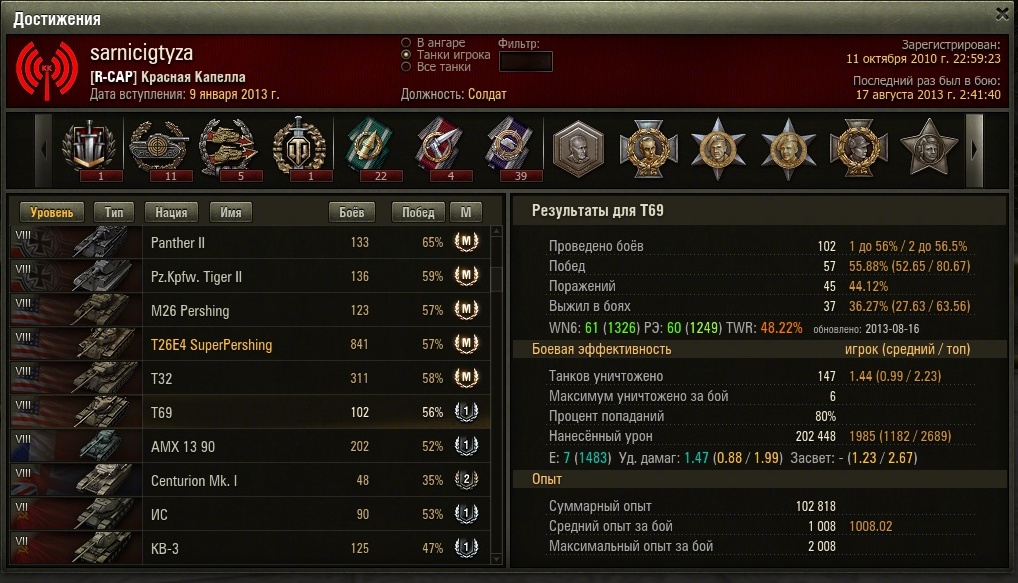1018x583 pixels.
Task: Show results for Centurion Mk. I
Action: pos(250,481)
